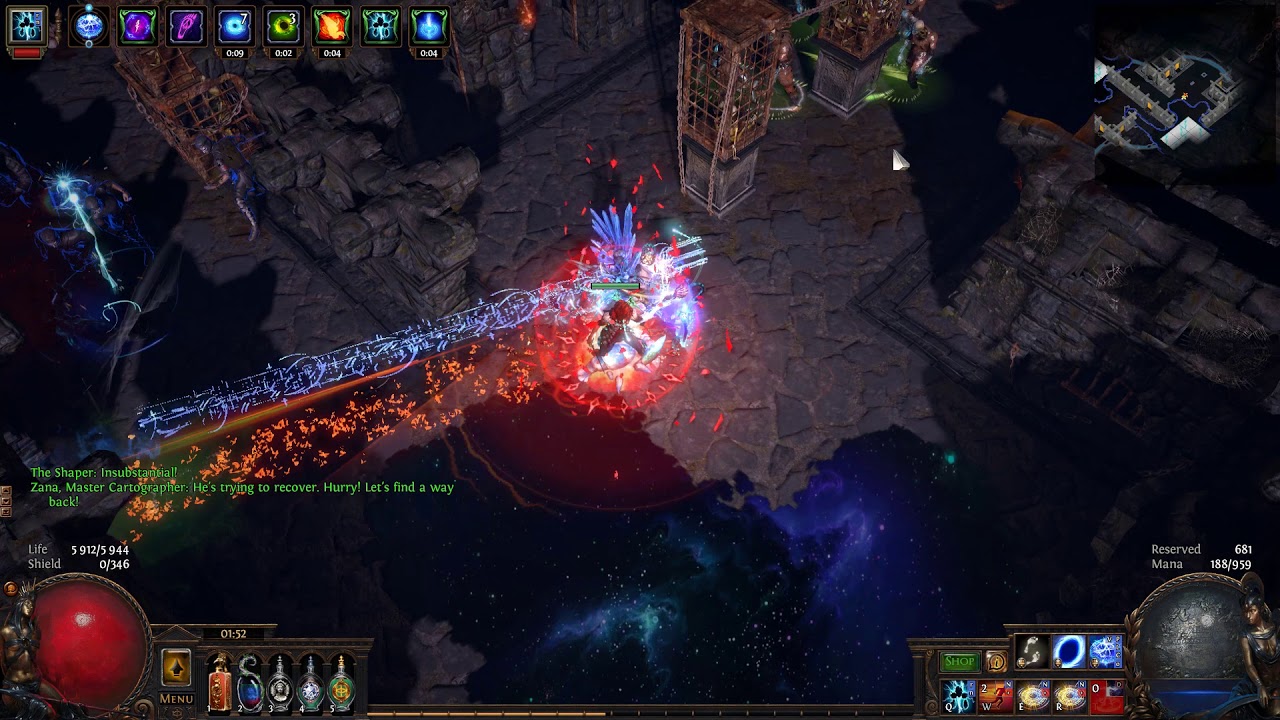Trigger the green and gold flask
Viewport: 1280px width, 720px height.
pos(342,683)
